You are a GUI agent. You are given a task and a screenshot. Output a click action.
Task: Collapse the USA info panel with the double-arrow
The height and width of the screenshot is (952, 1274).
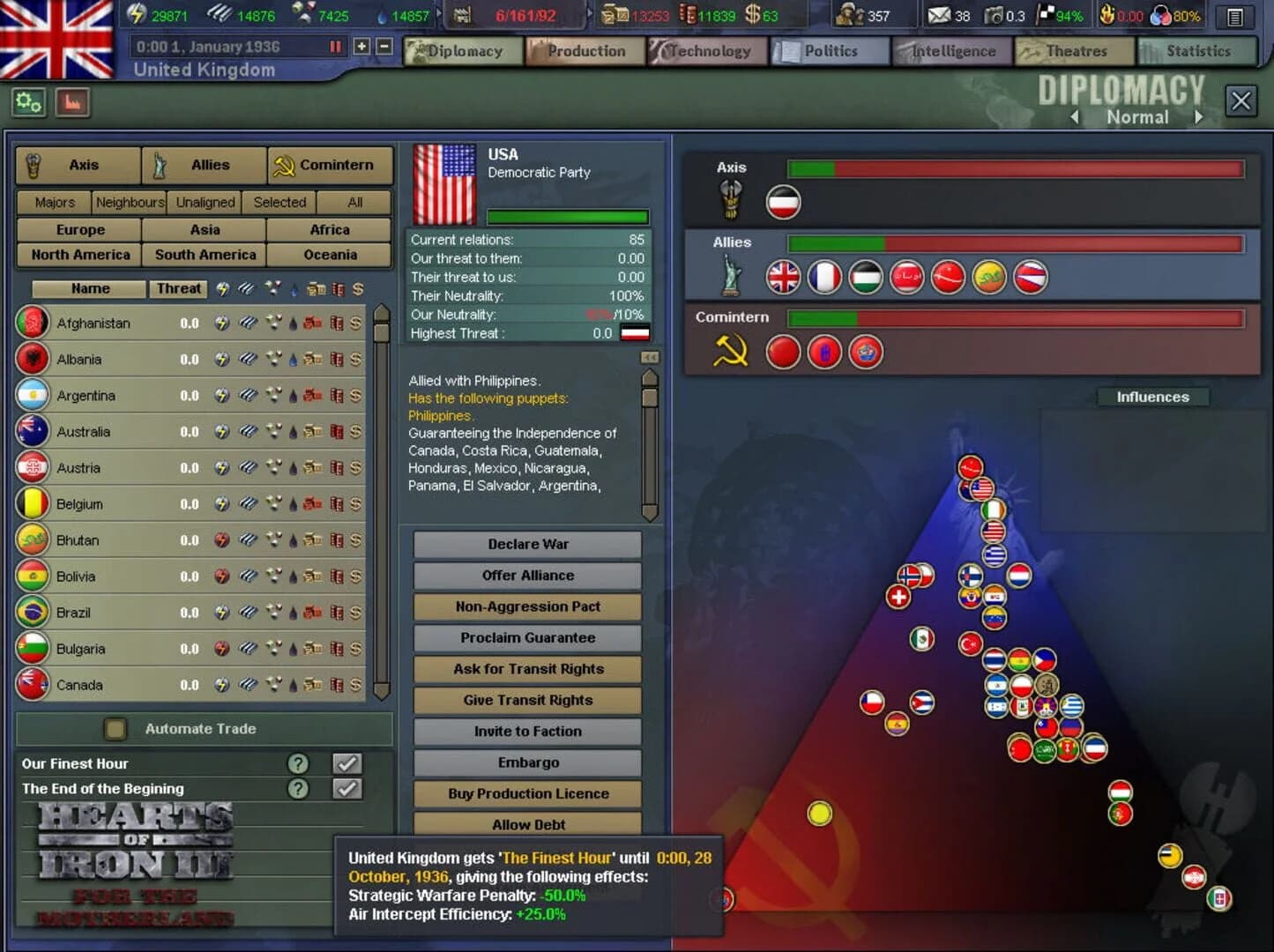point(650,357)
